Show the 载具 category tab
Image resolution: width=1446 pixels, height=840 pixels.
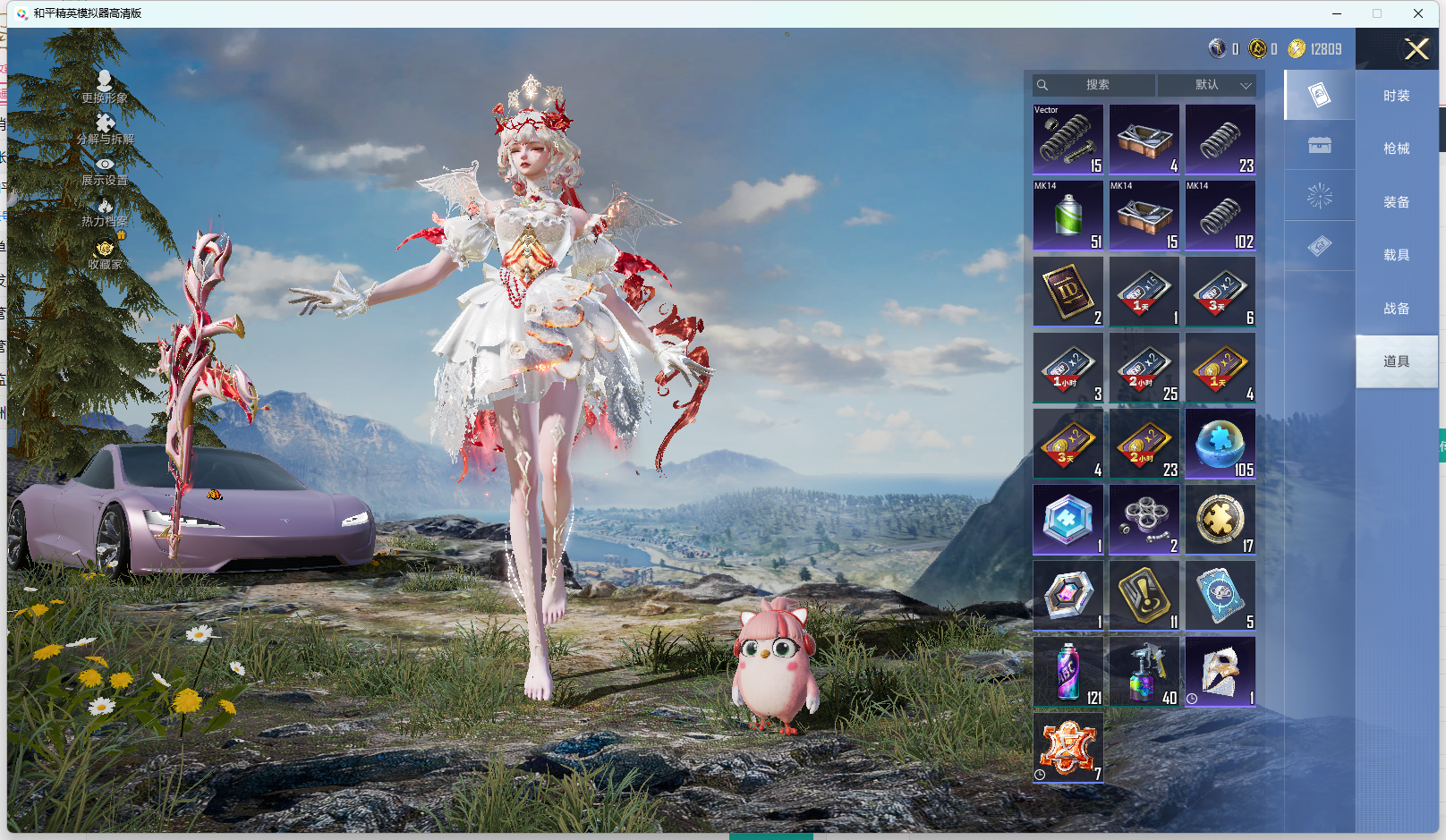pyautogui.click(x=1396, y=255)
